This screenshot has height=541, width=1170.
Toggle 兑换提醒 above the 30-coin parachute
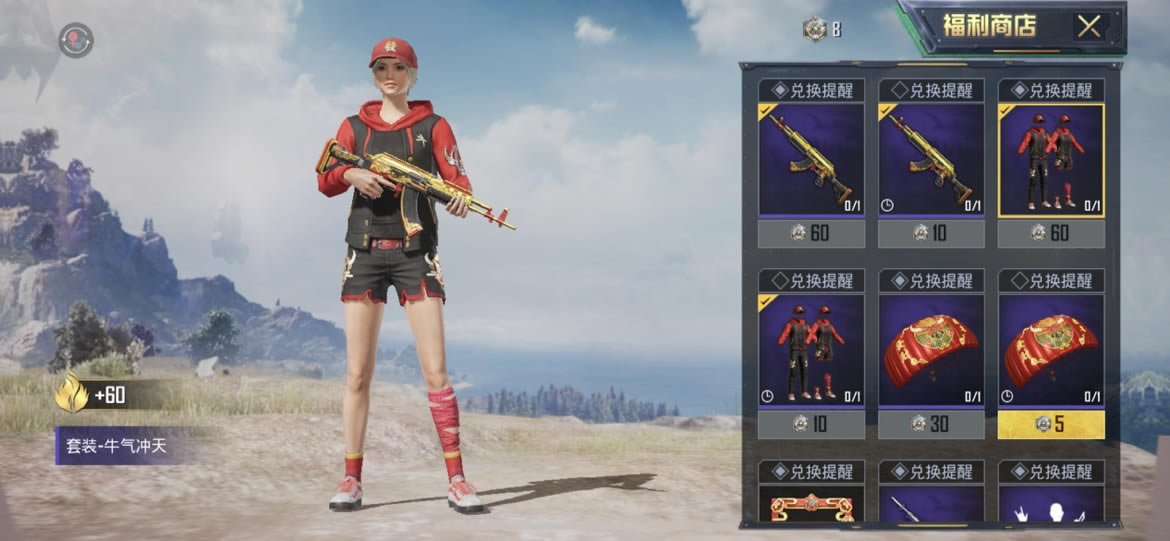(x=931, y=281)
